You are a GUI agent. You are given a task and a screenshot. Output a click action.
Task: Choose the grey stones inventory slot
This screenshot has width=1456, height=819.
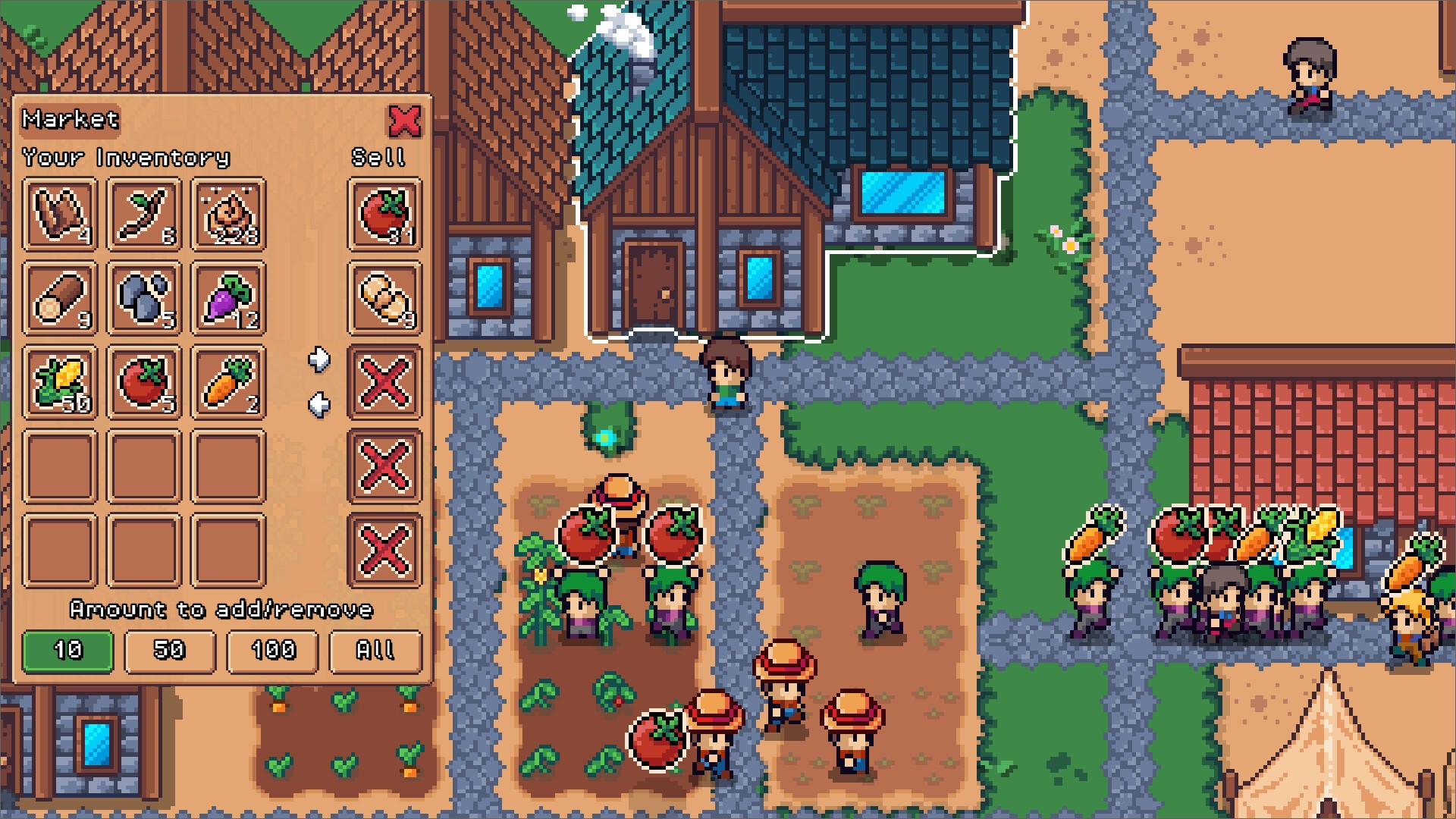coord(144,299)
